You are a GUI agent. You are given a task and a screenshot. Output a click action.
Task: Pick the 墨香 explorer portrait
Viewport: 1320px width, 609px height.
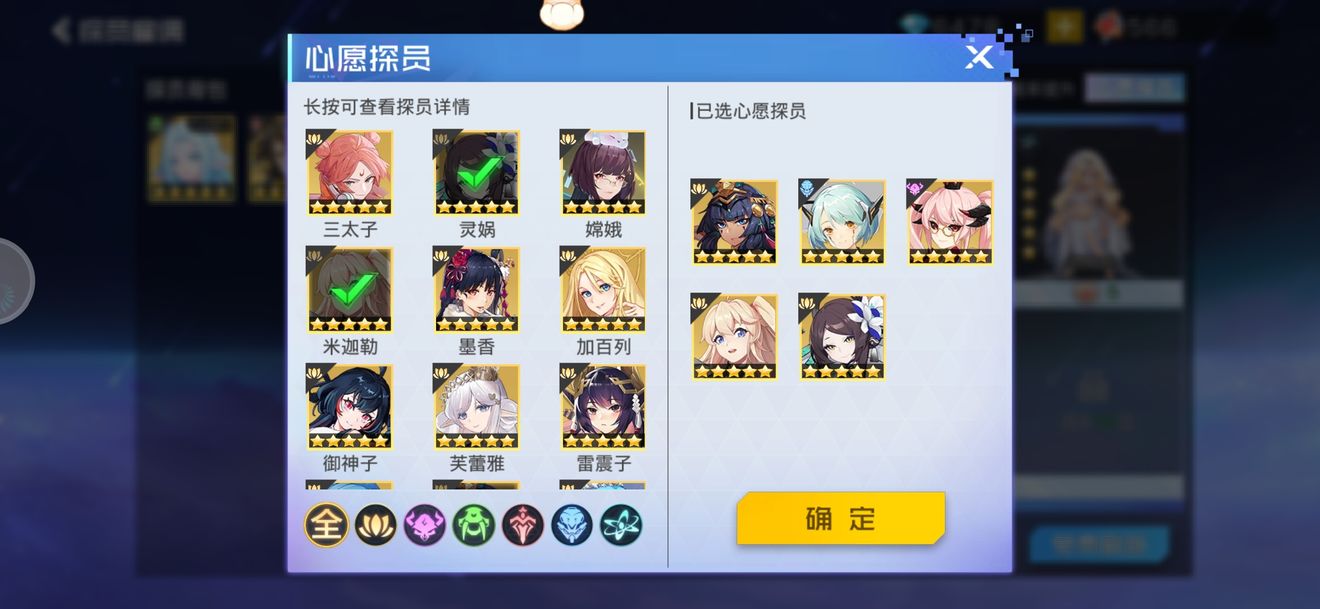(476, 289)
